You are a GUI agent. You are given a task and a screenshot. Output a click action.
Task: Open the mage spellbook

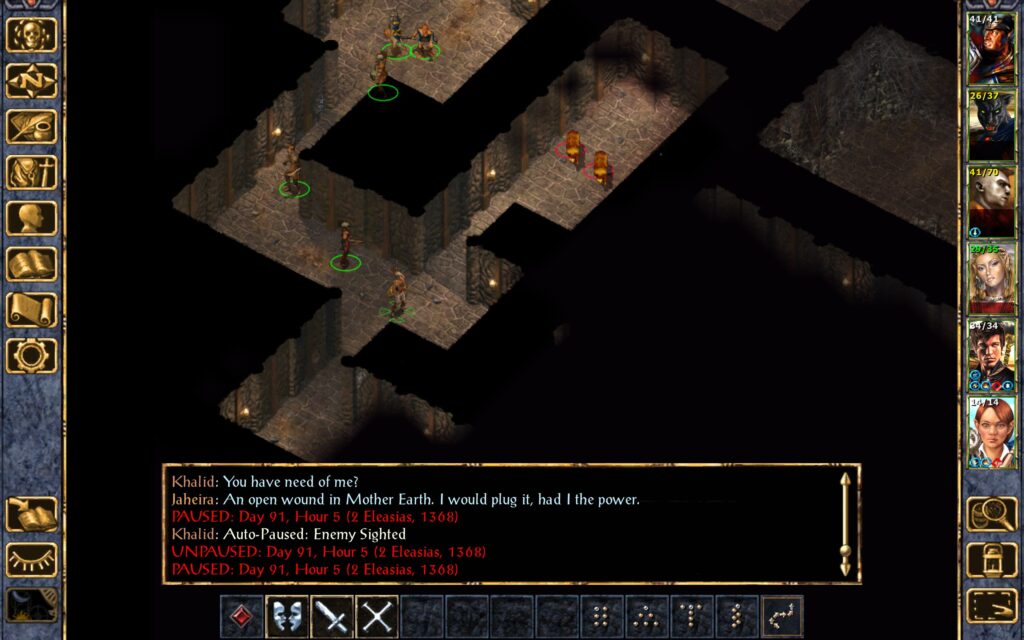point(31,264)
